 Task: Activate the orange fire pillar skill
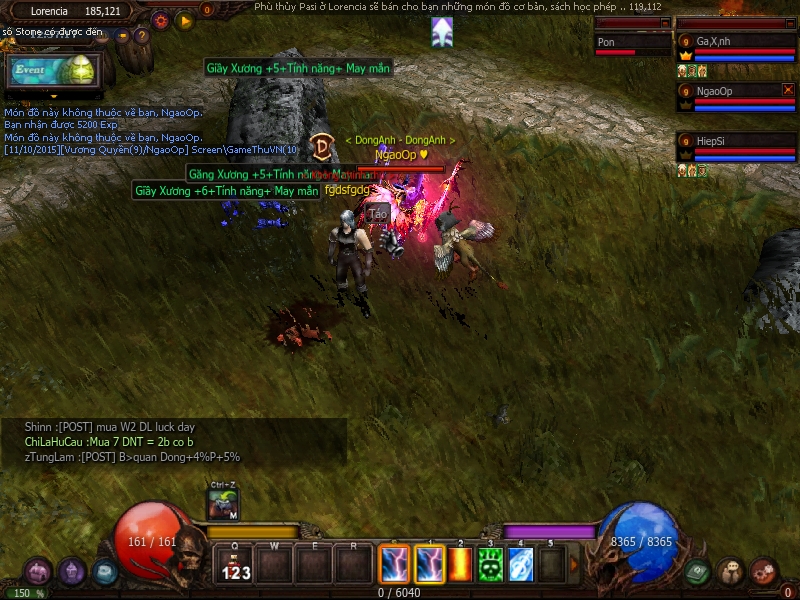pyautogui.click(x=461, y=565)
